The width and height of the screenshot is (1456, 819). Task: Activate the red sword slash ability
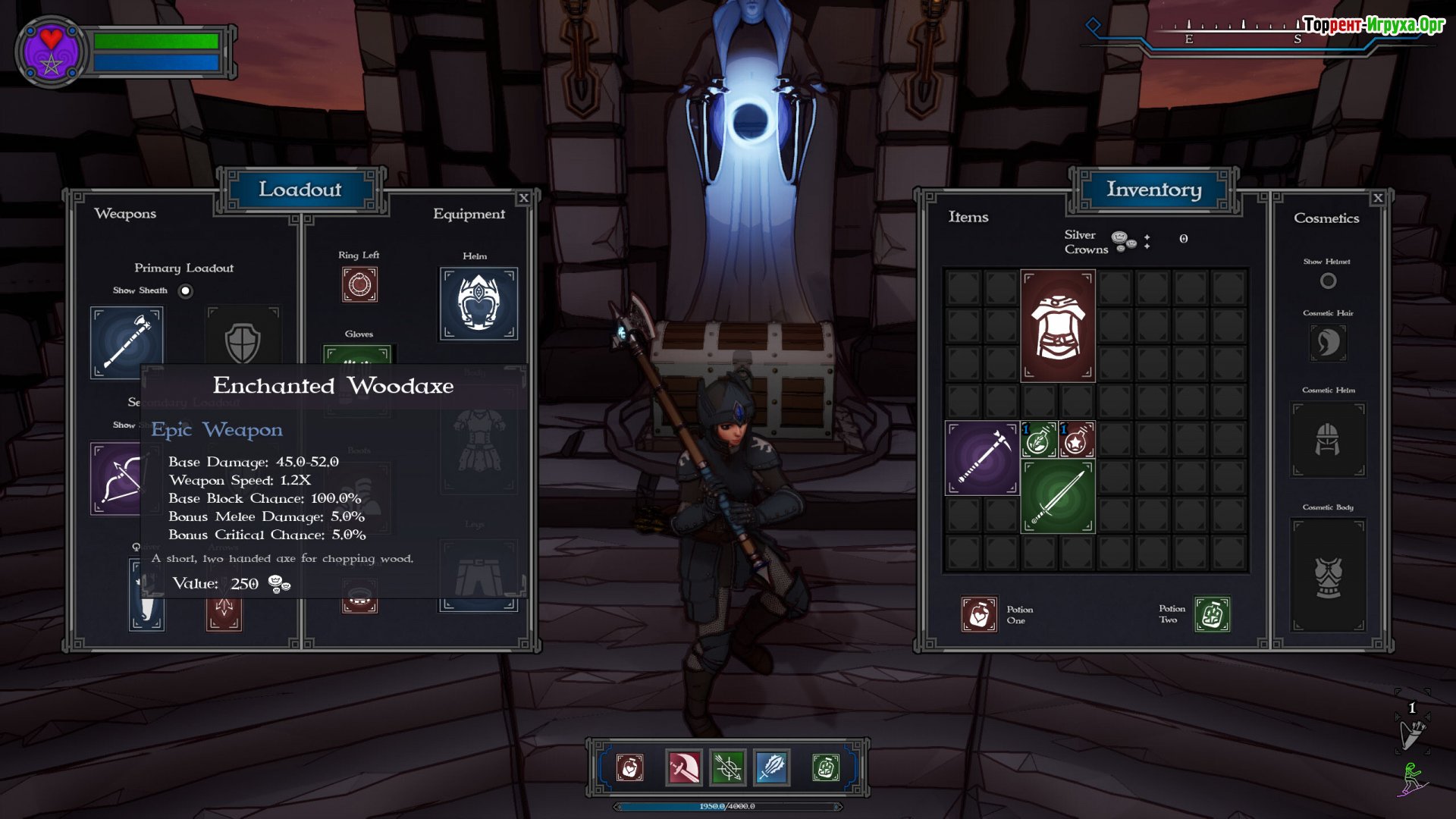(x=683, y=768)
